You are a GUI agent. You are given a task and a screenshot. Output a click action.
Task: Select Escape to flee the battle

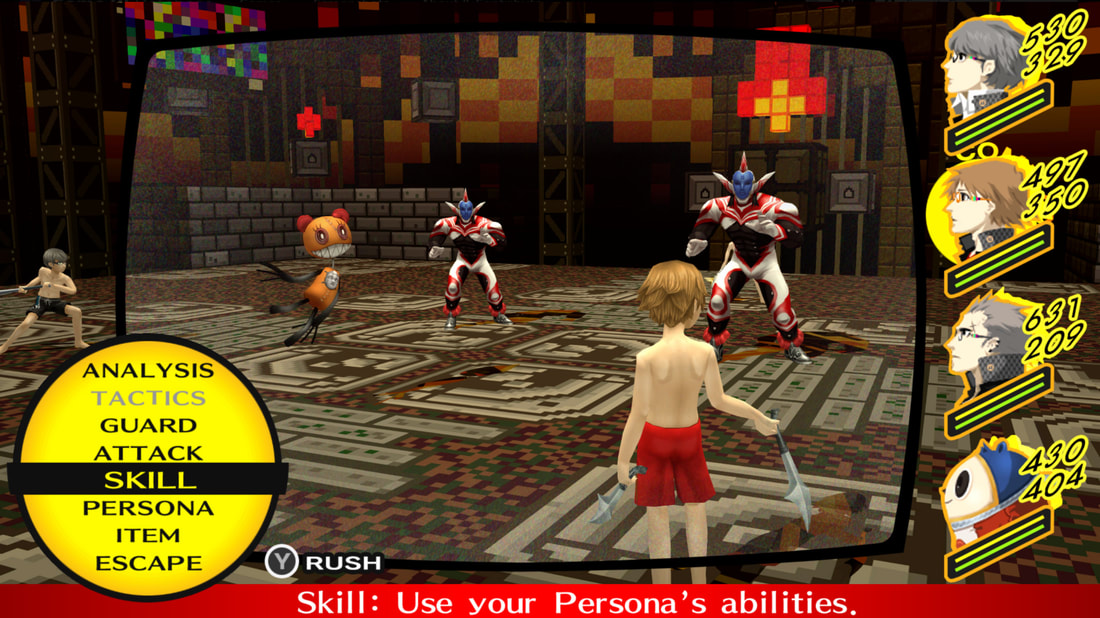coord(148,563)
